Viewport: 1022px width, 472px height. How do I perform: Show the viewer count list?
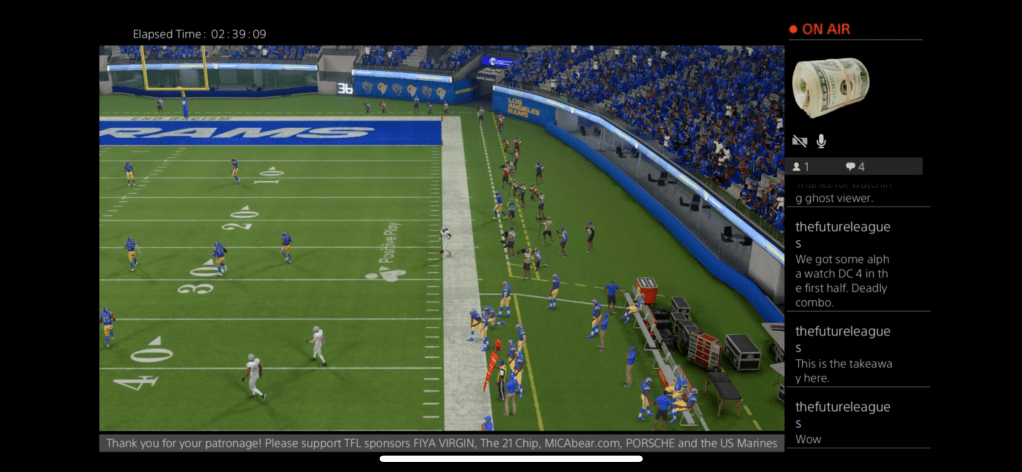(801, 167)
